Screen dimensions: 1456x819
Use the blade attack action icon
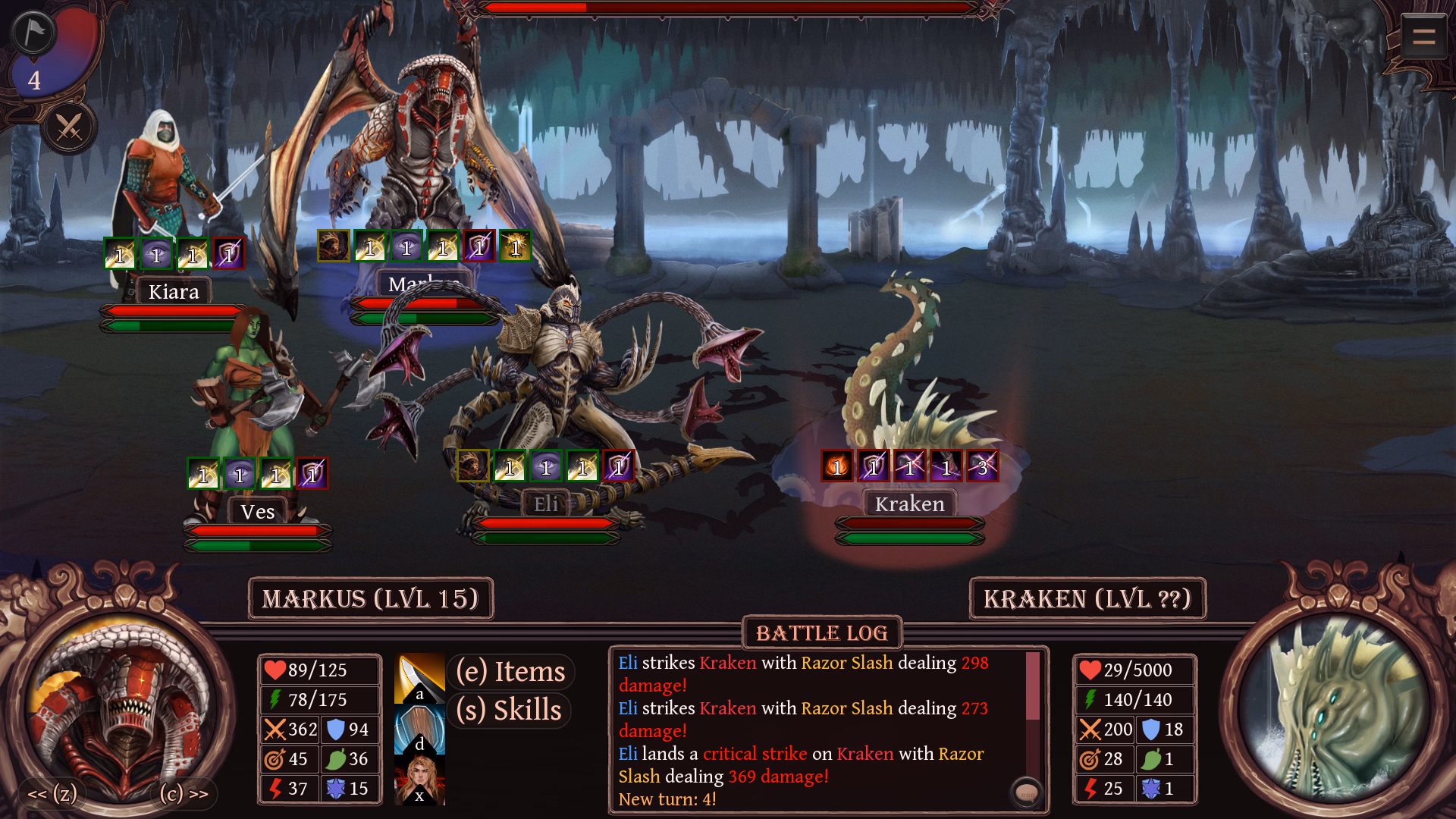(x=419, y=678)
